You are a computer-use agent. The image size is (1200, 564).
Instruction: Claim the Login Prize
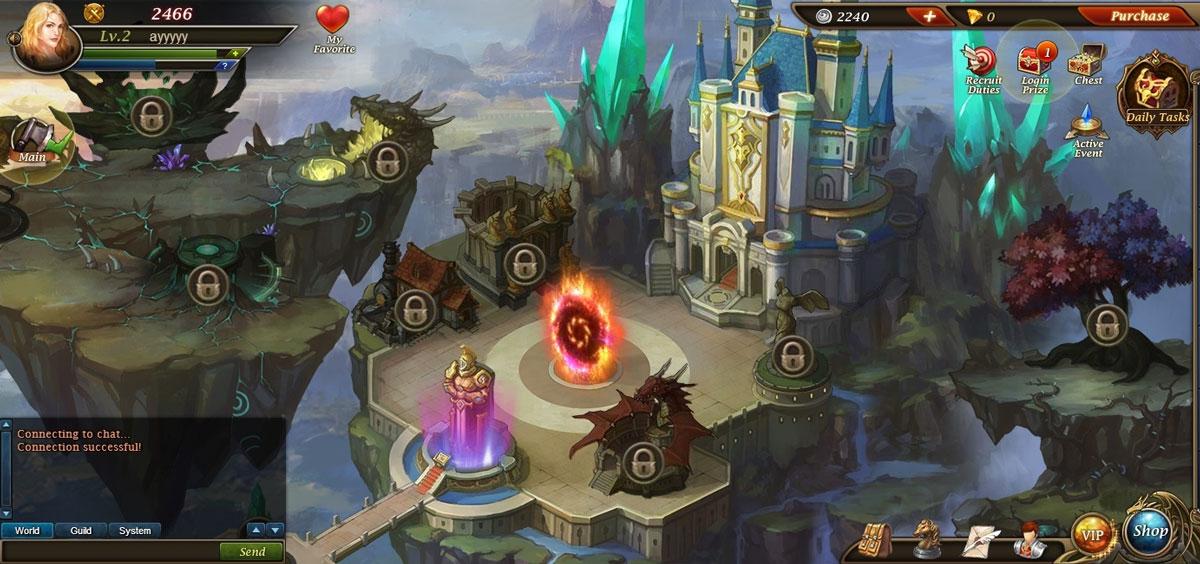pyautogui.click(x=1035, y=67)
